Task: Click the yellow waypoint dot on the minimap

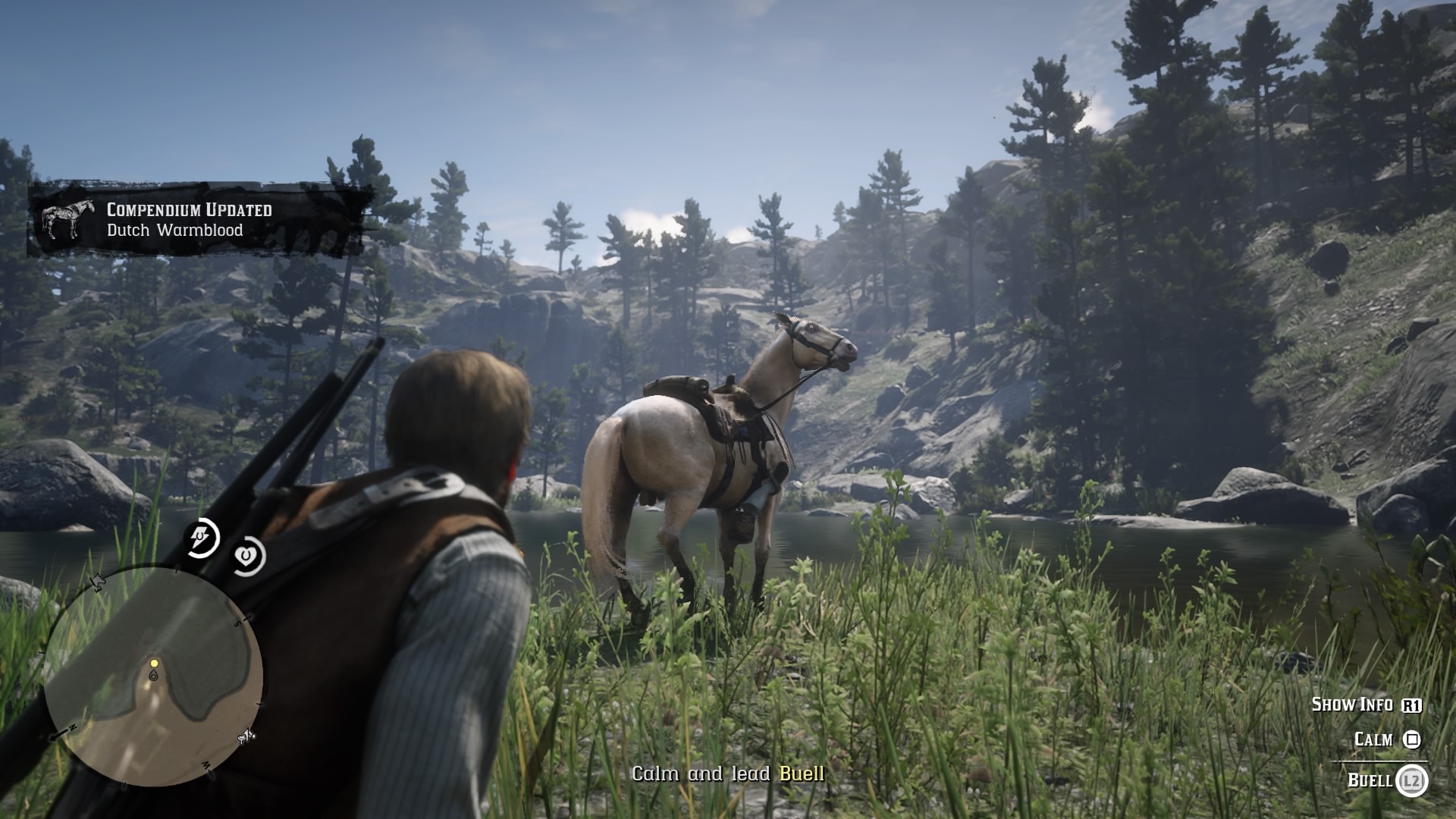Action: (154, 664)
